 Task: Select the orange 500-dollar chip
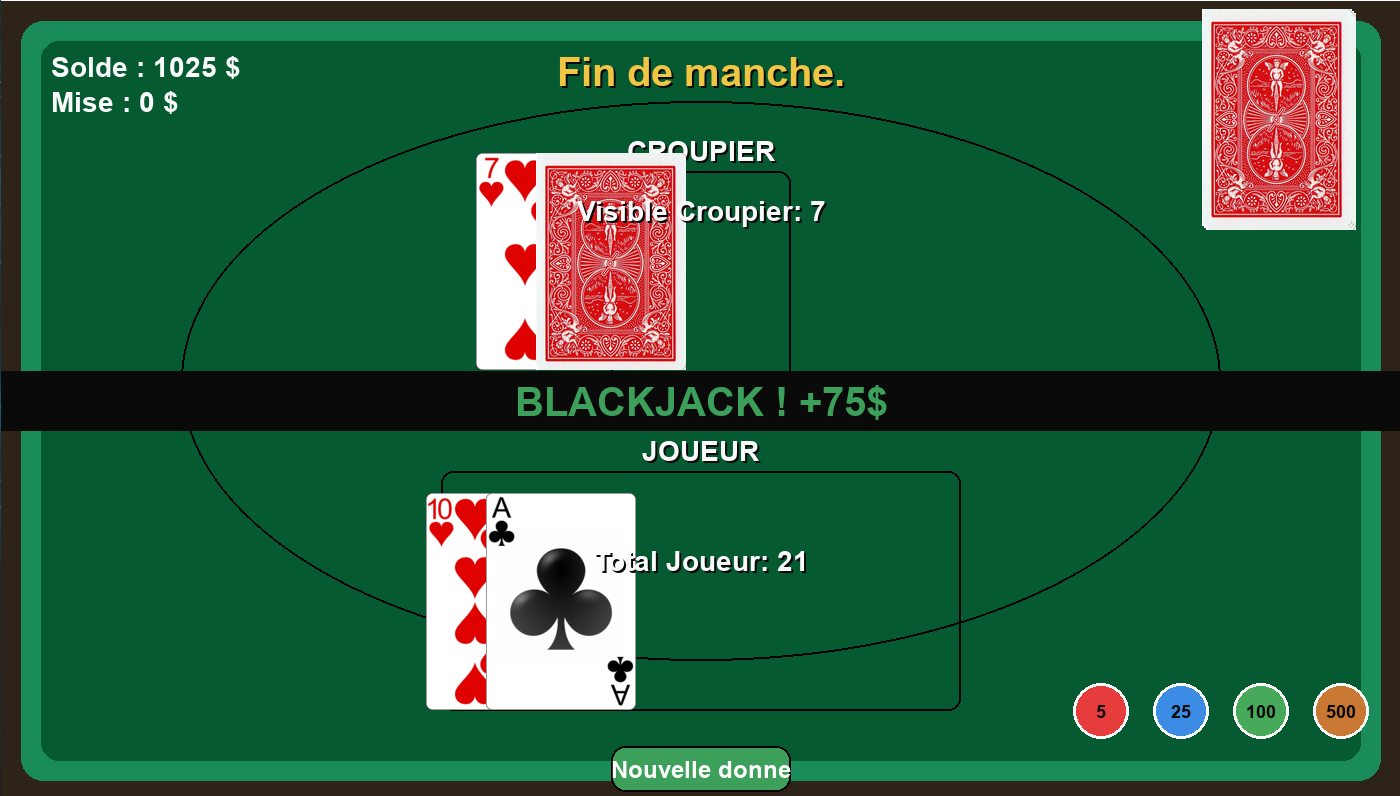point(1340,710)
